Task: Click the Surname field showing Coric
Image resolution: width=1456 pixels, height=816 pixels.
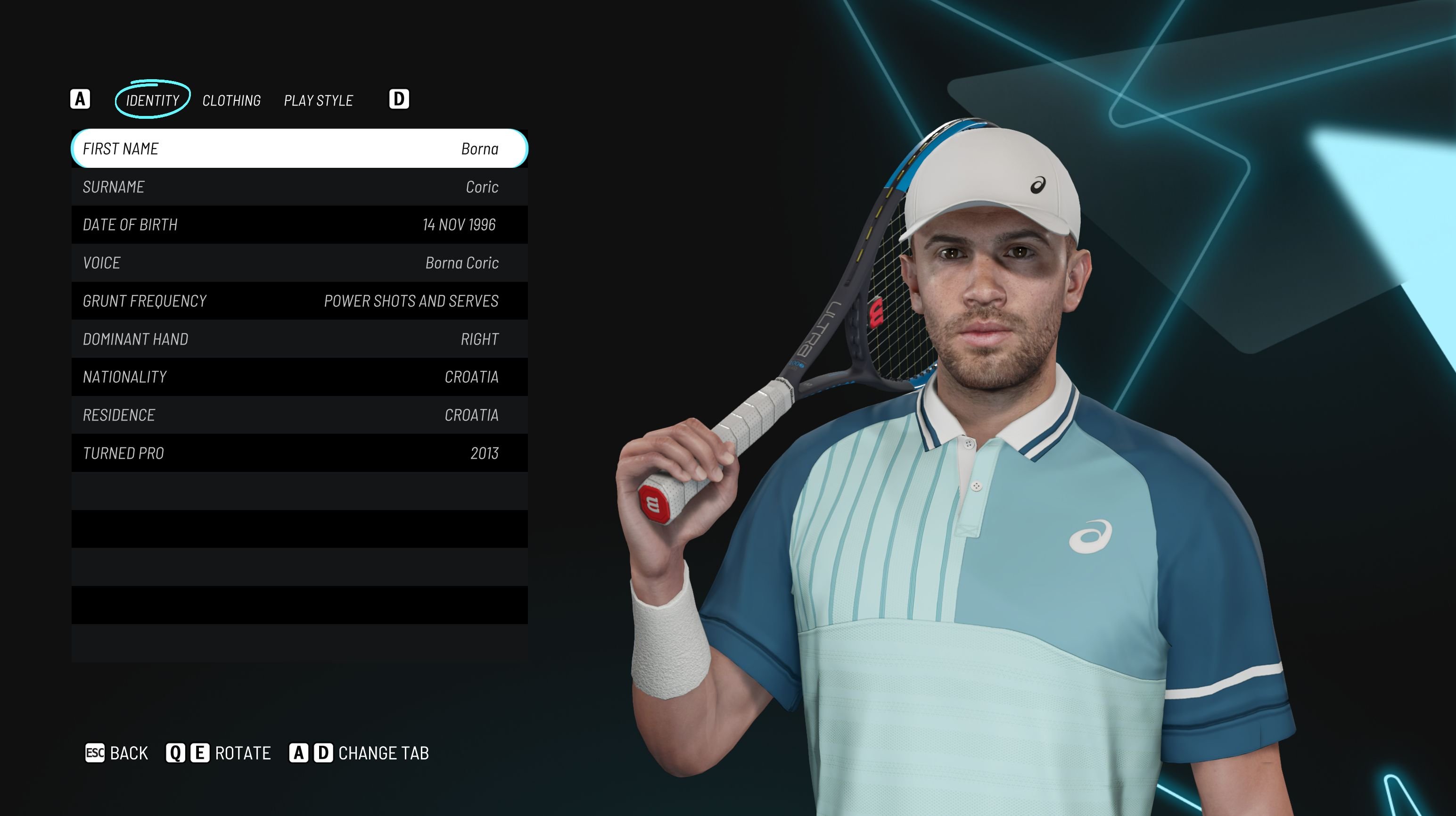Action: (299, 187)
